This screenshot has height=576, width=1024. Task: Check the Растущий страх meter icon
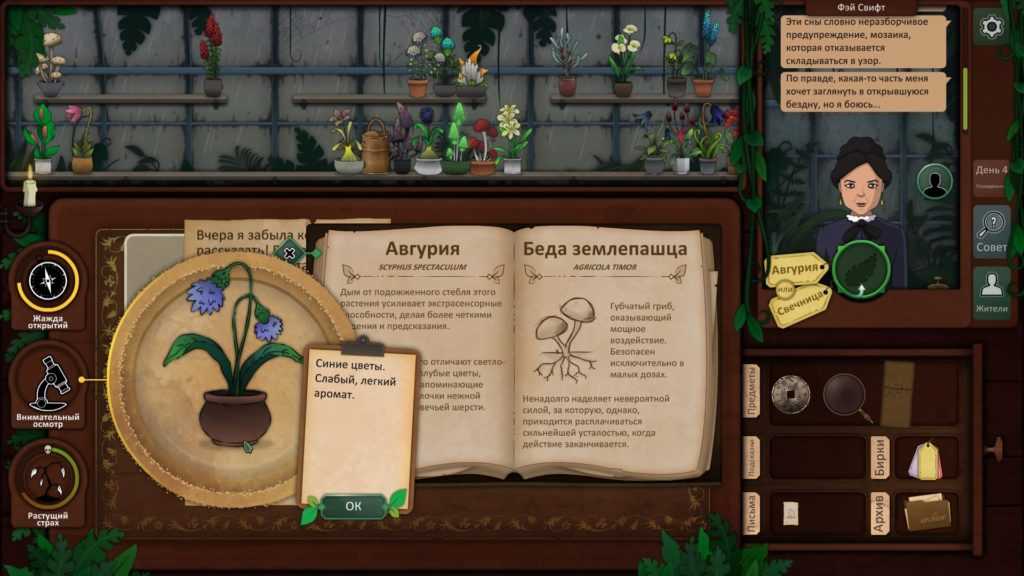47,483
